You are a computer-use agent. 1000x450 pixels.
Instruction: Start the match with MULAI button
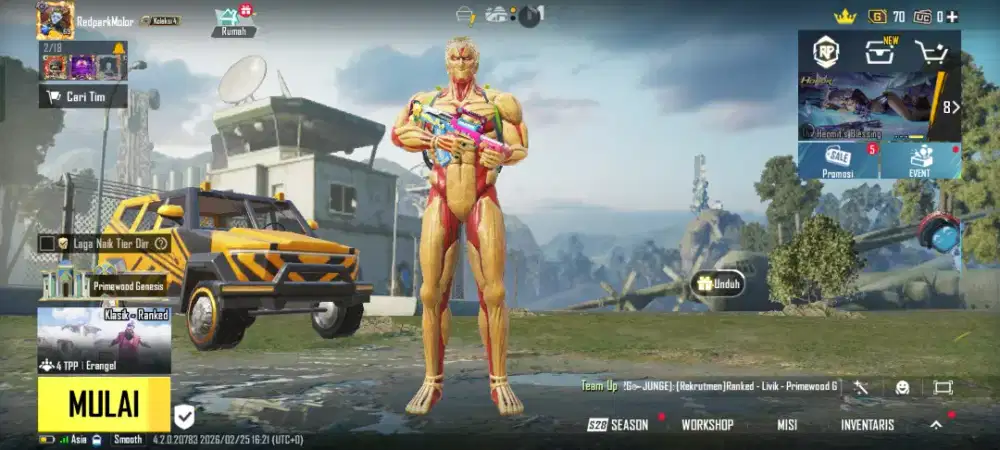[103, 404]
